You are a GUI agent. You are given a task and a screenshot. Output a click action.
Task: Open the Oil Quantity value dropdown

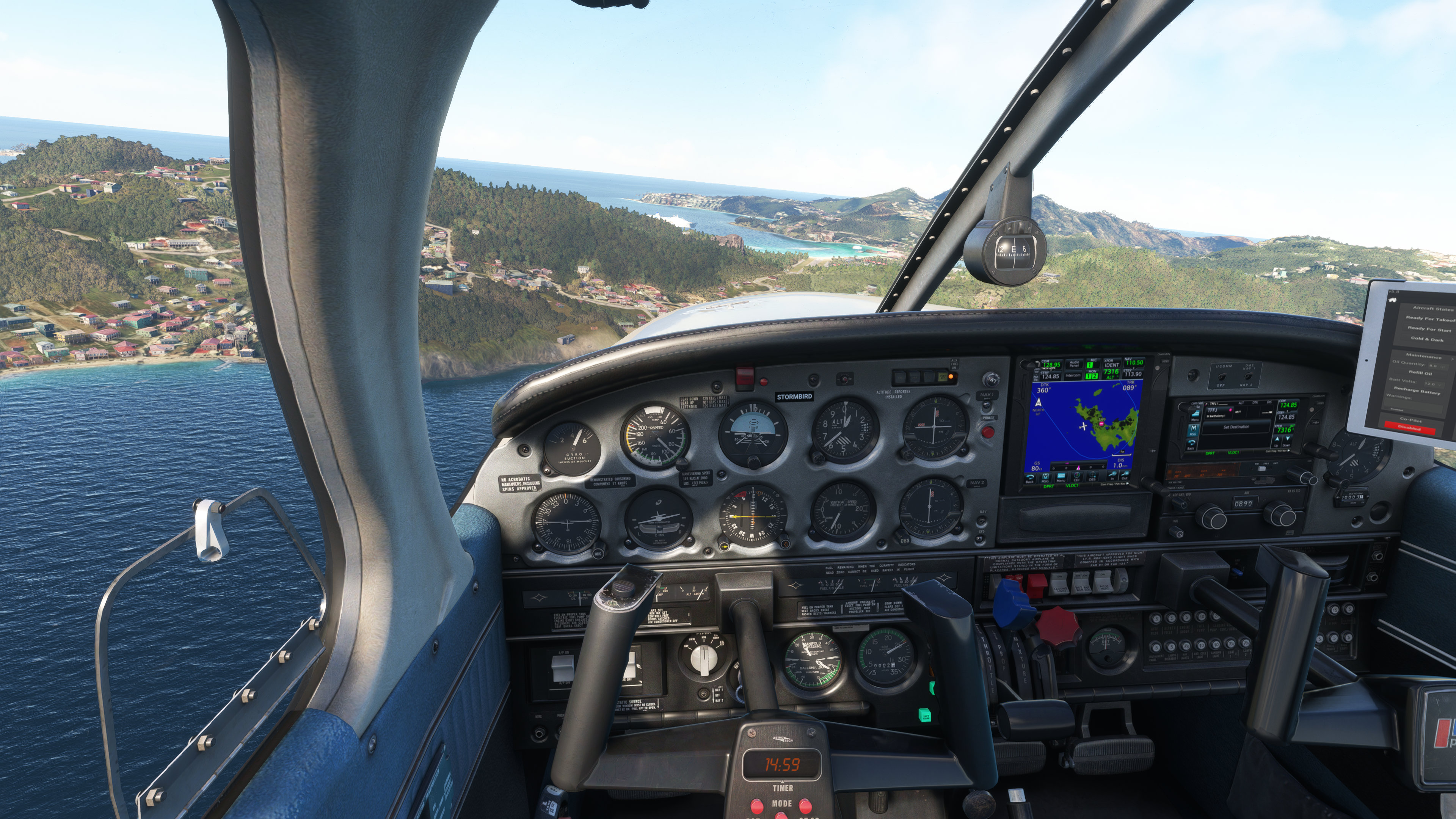[x=1439, y=365]
